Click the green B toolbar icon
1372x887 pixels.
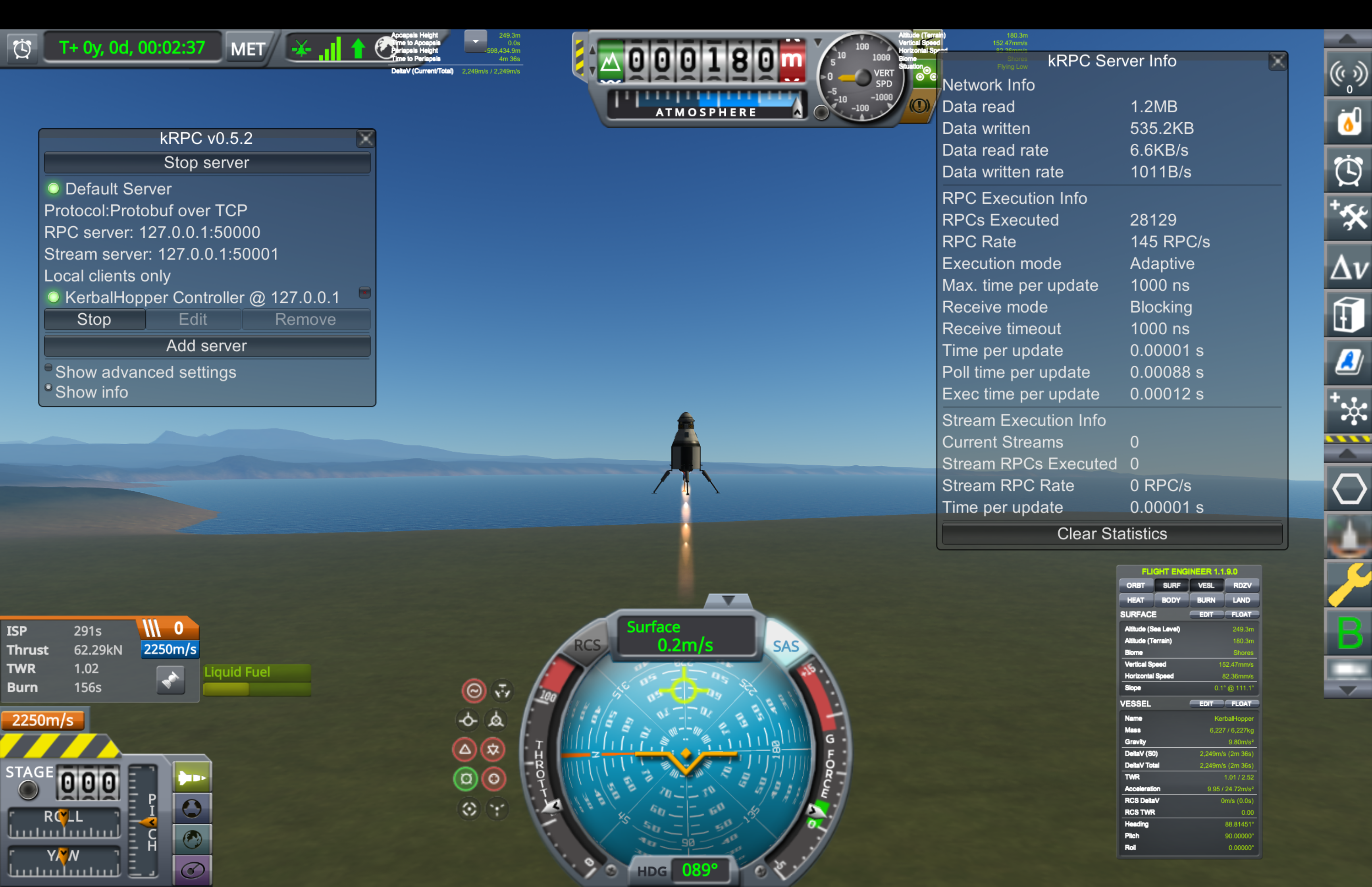(1348, 633)
